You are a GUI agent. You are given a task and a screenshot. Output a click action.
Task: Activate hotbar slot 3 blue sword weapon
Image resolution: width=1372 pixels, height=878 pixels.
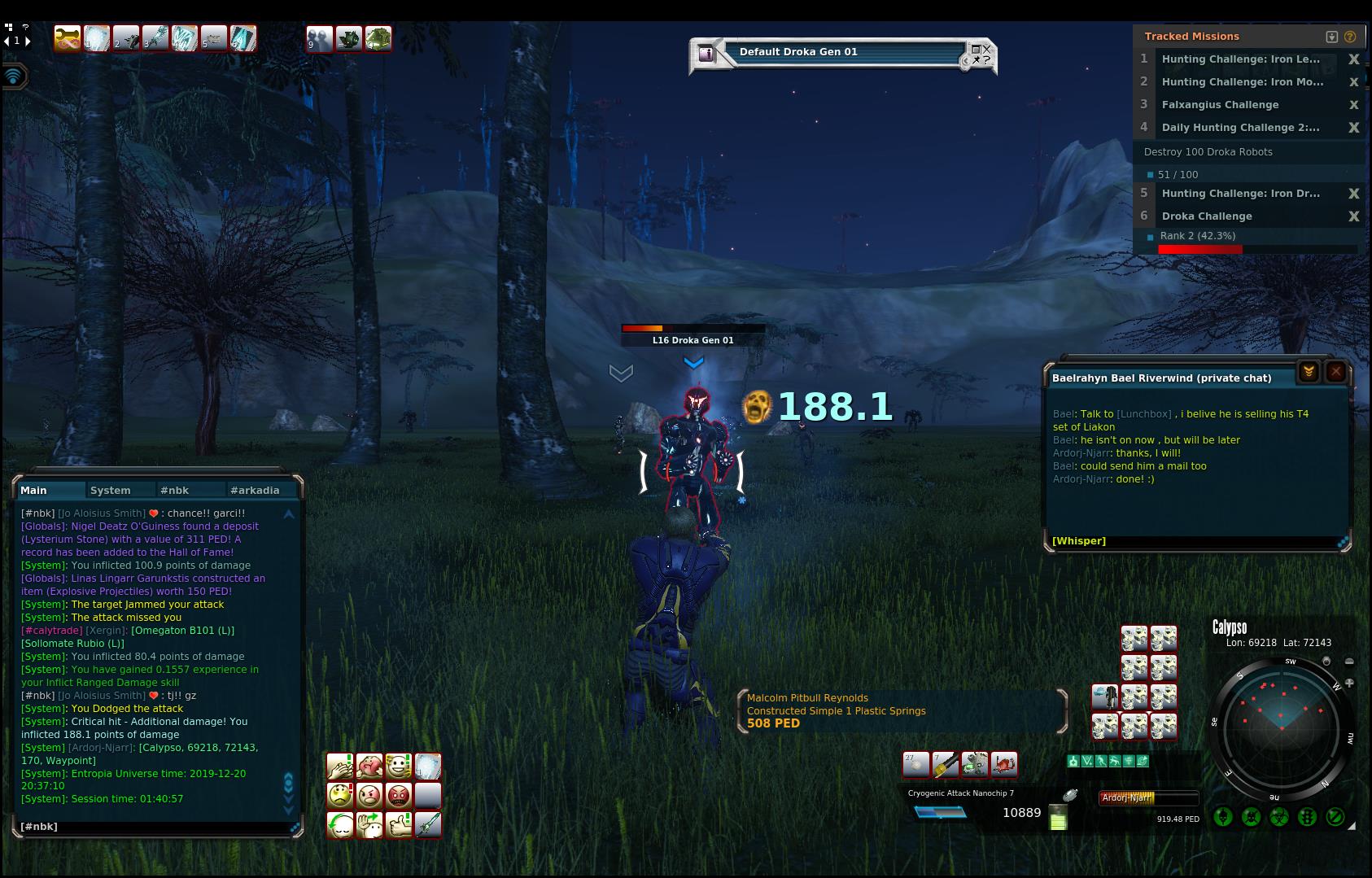point(155,38)
